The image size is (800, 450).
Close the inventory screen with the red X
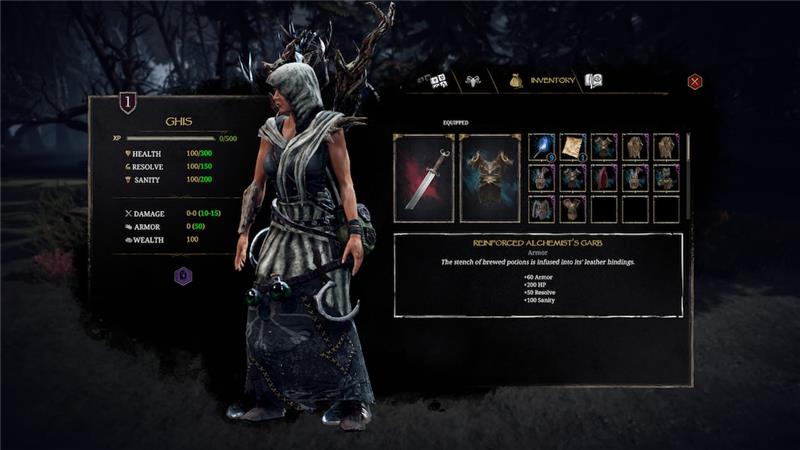695,82
